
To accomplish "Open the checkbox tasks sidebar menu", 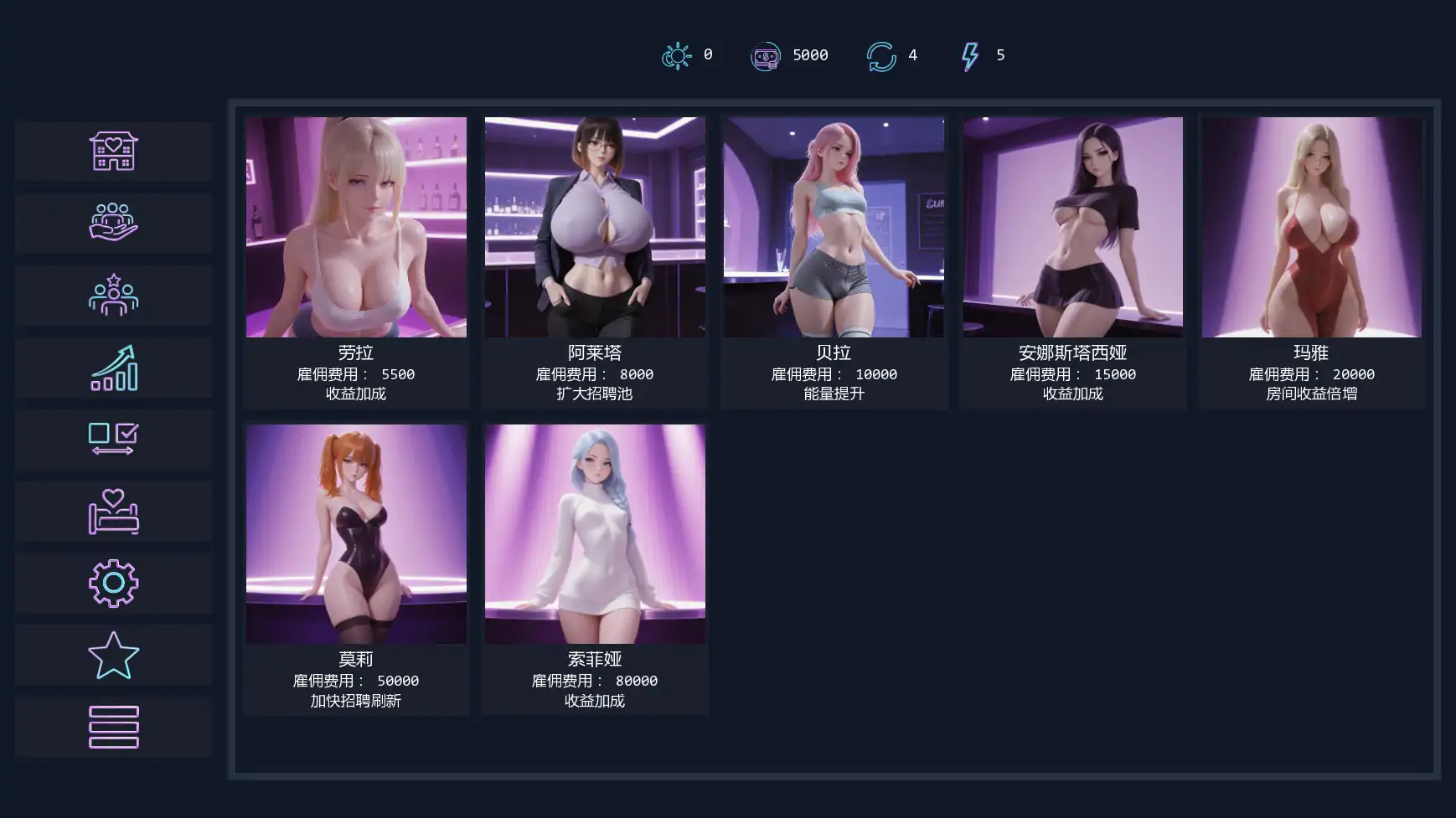I will 113,439.
